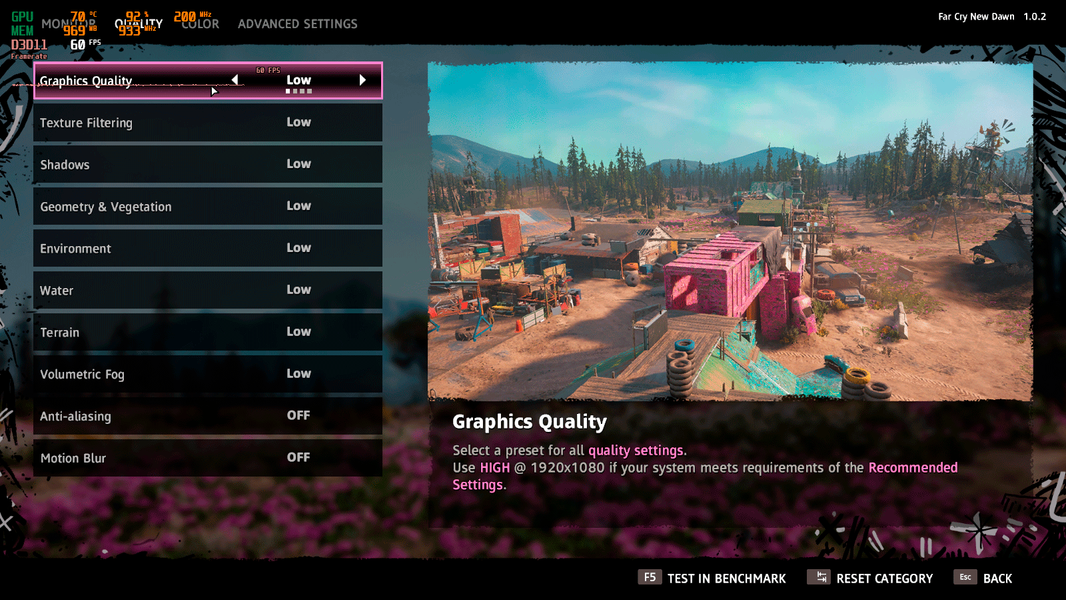Select the Volumetric Fog setting
Viewport: 1066px width, 600px height.
click(x=207, y=375)
